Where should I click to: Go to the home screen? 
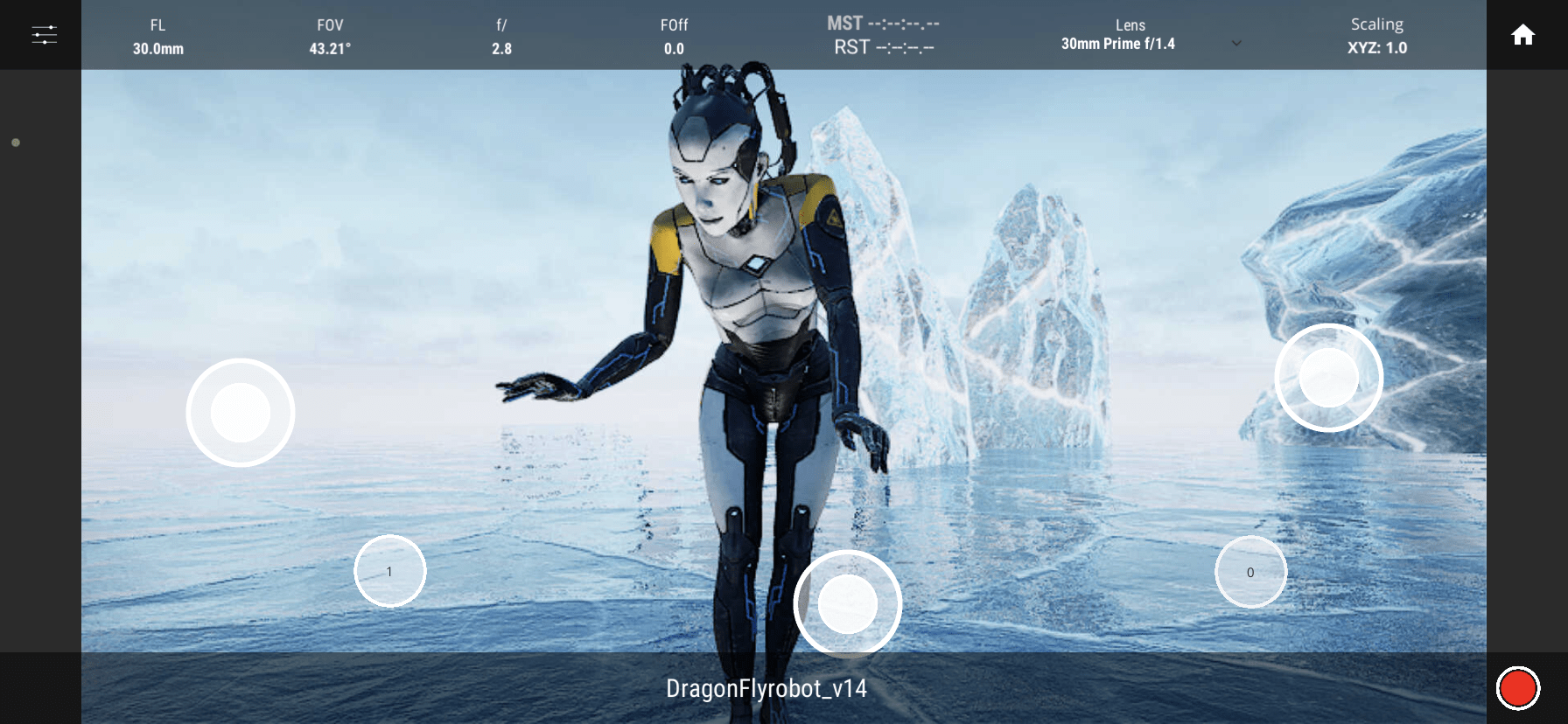1522,35
